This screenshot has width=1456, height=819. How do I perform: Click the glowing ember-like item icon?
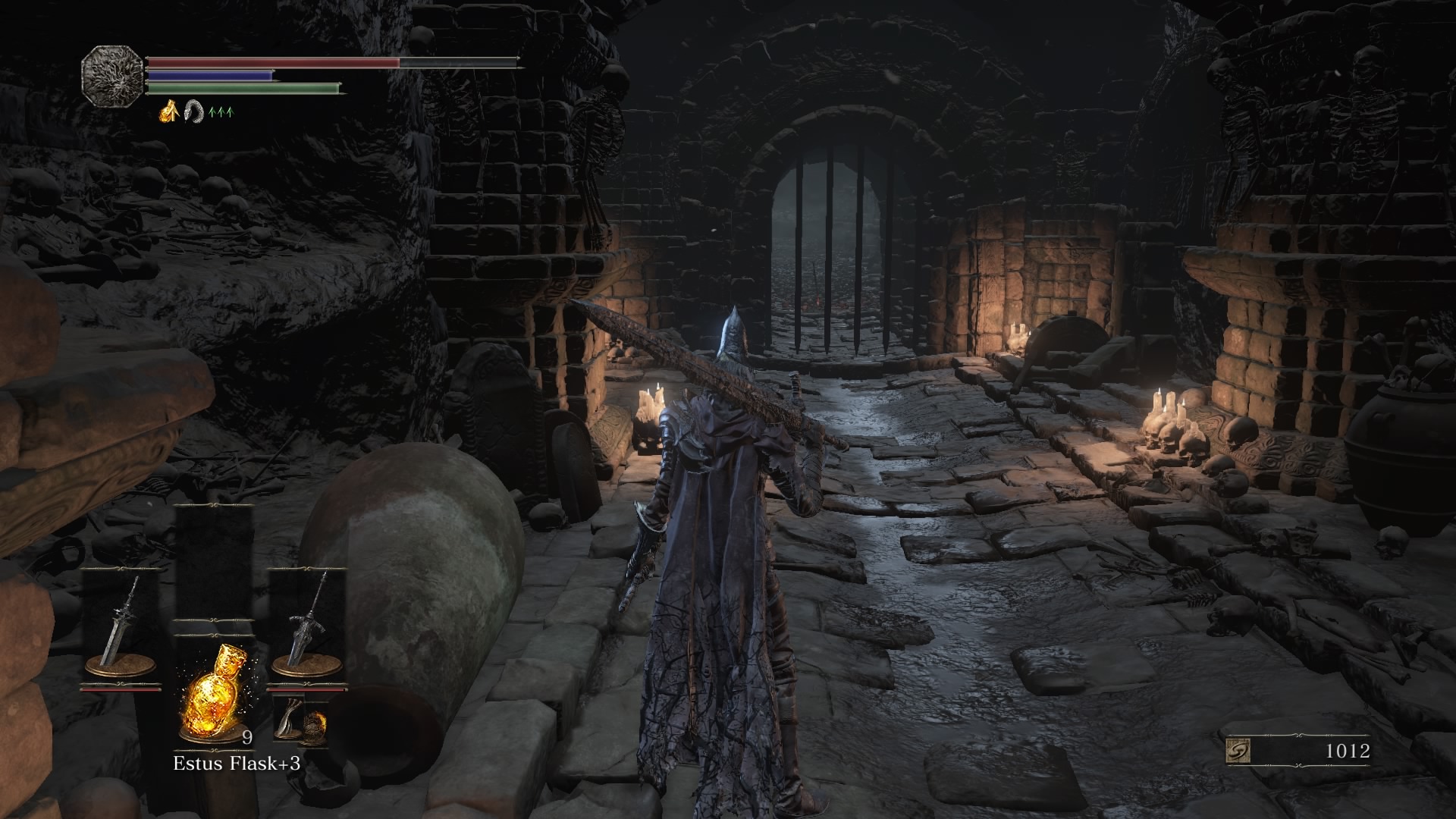pyautogui.click(x=316, y=726)
